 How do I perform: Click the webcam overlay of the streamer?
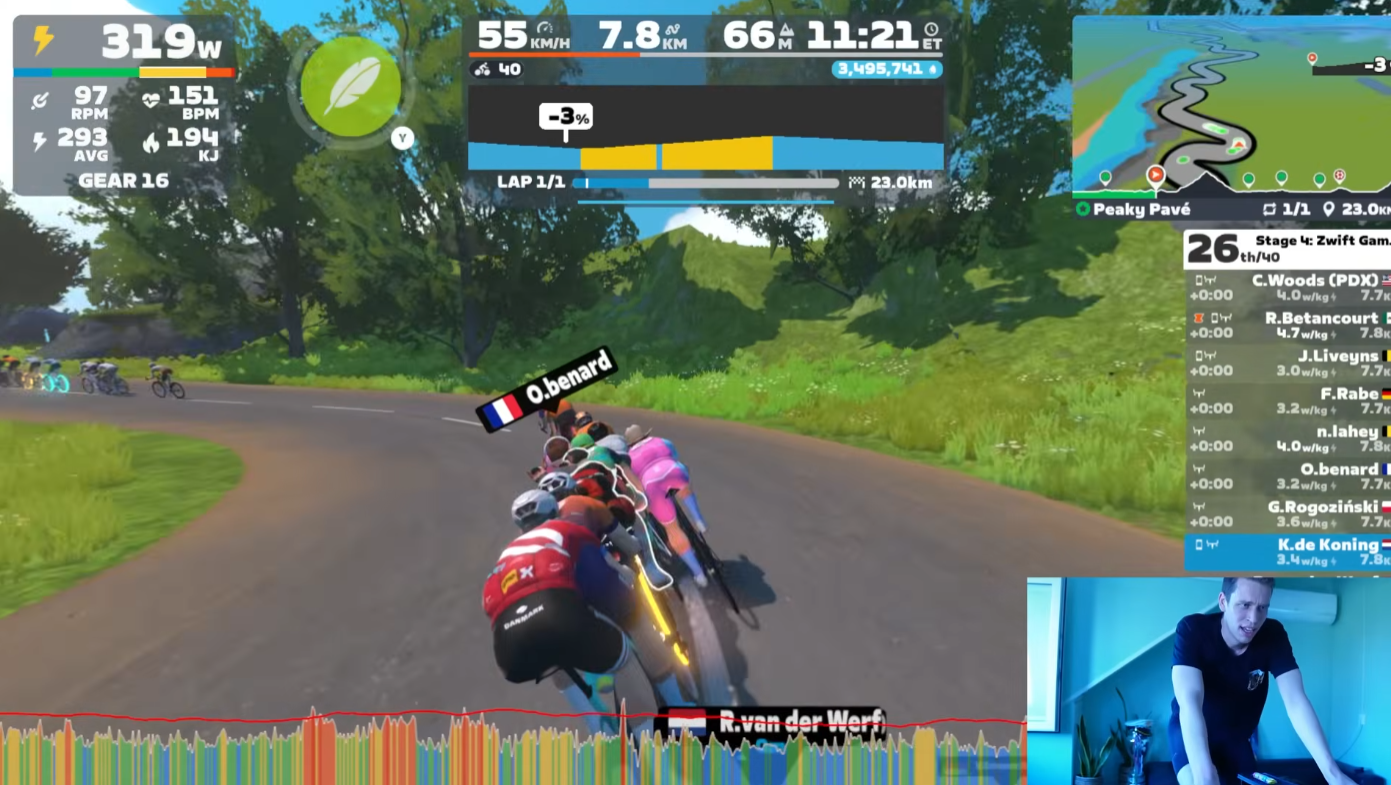point(1208,680)
